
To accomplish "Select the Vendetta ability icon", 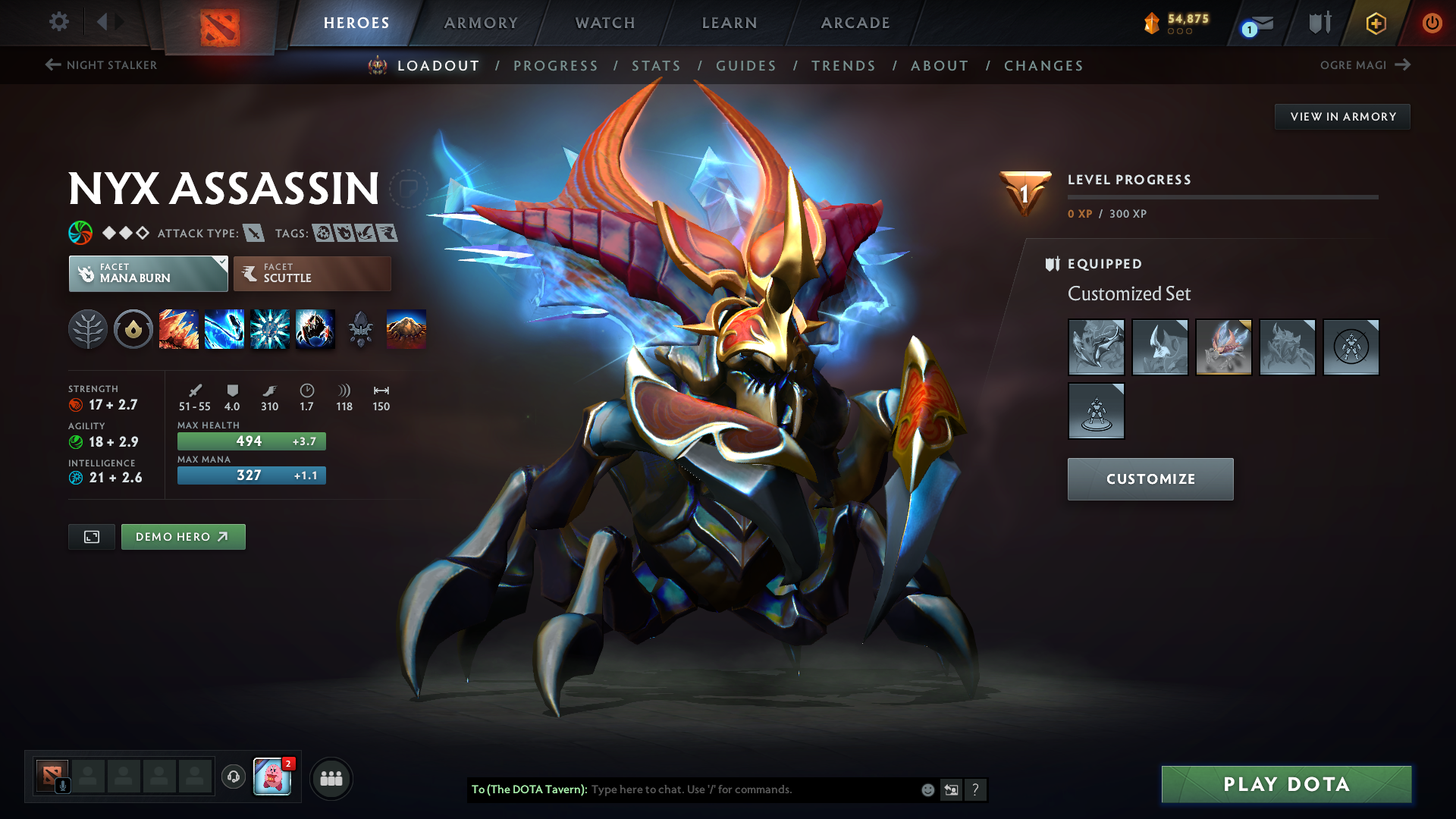I will (x=315, y=329).
